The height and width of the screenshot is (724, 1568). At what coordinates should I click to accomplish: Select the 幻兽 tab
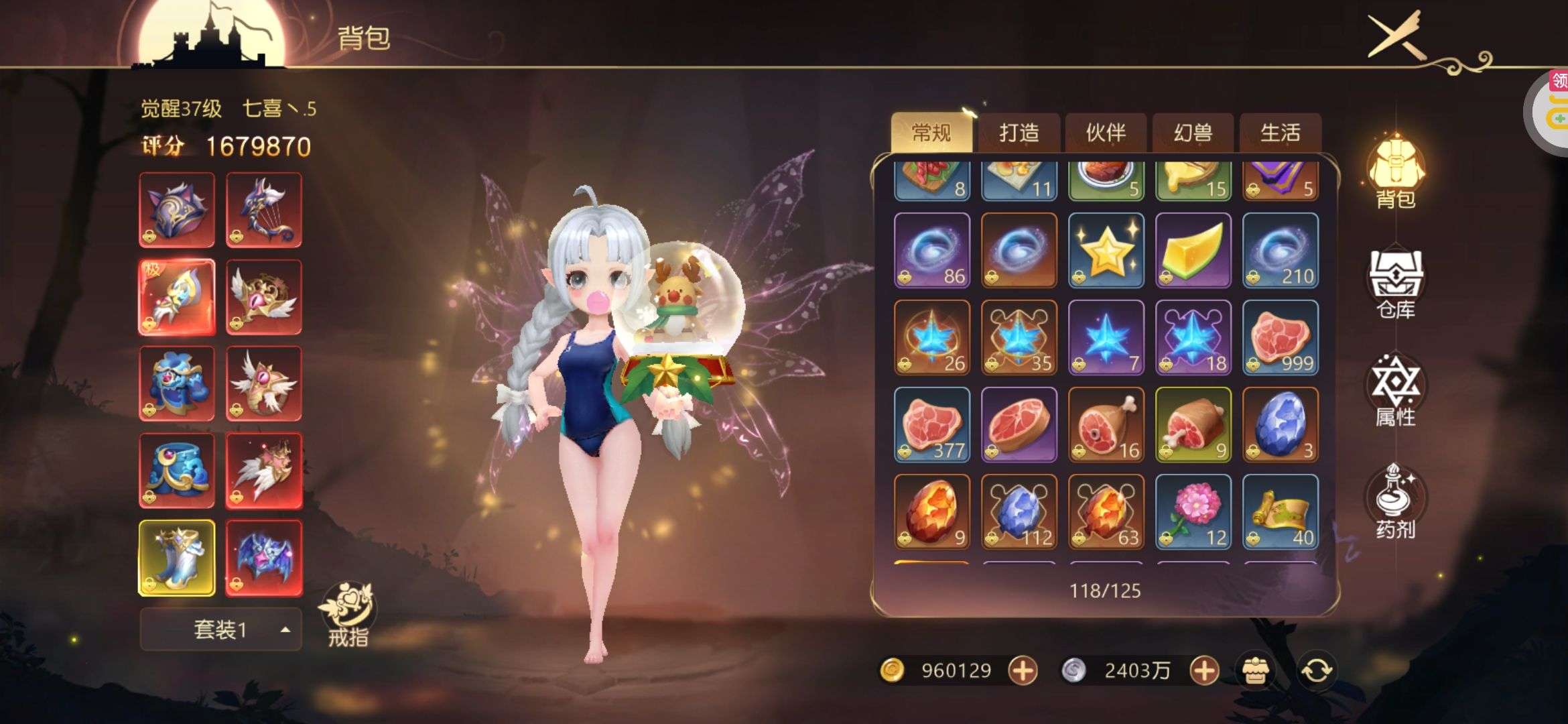pyautogui.click(x=1193, y=133)
